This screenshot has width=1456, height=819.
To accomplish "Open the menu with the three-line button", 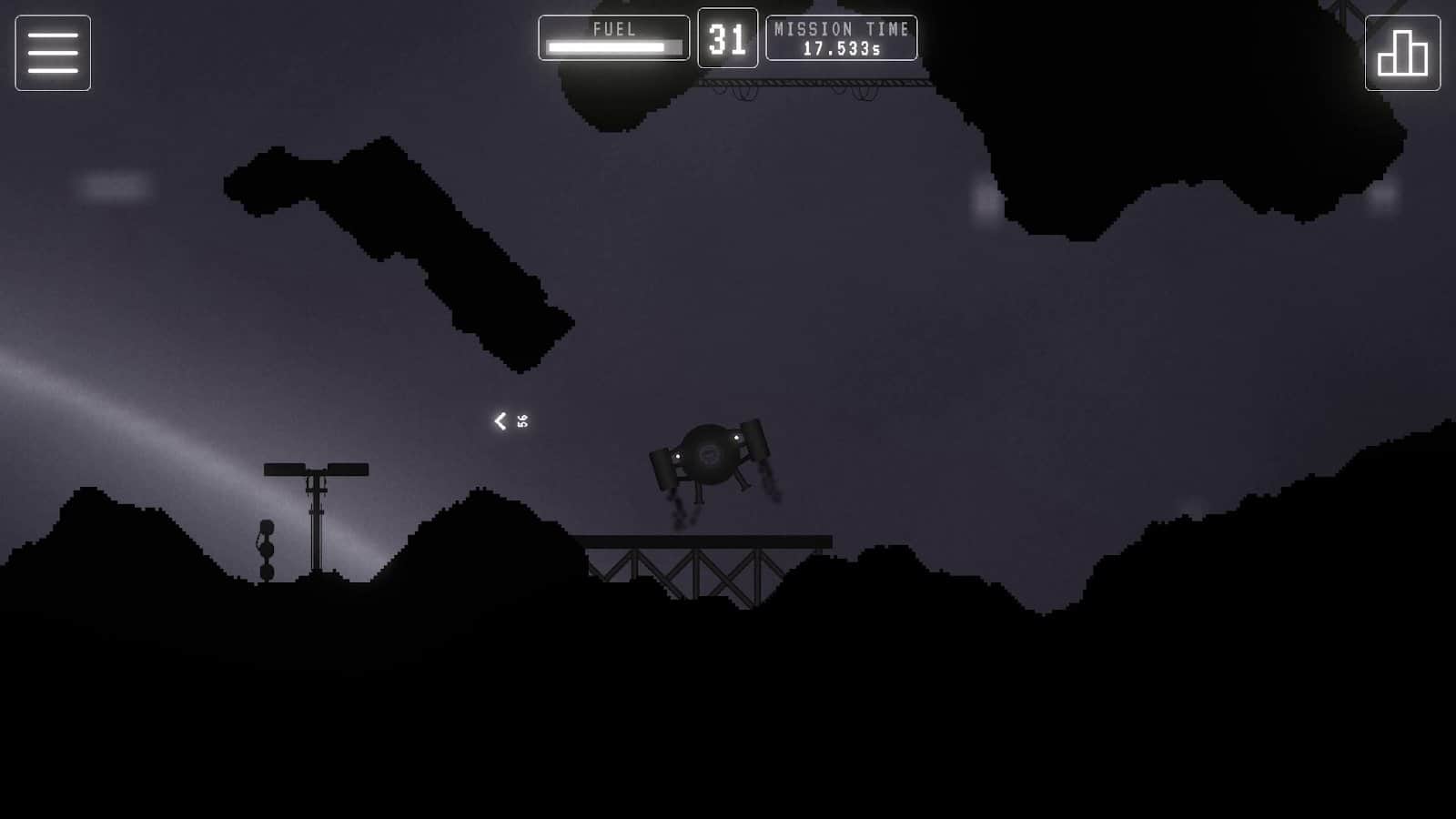I will tap(52, 52).
